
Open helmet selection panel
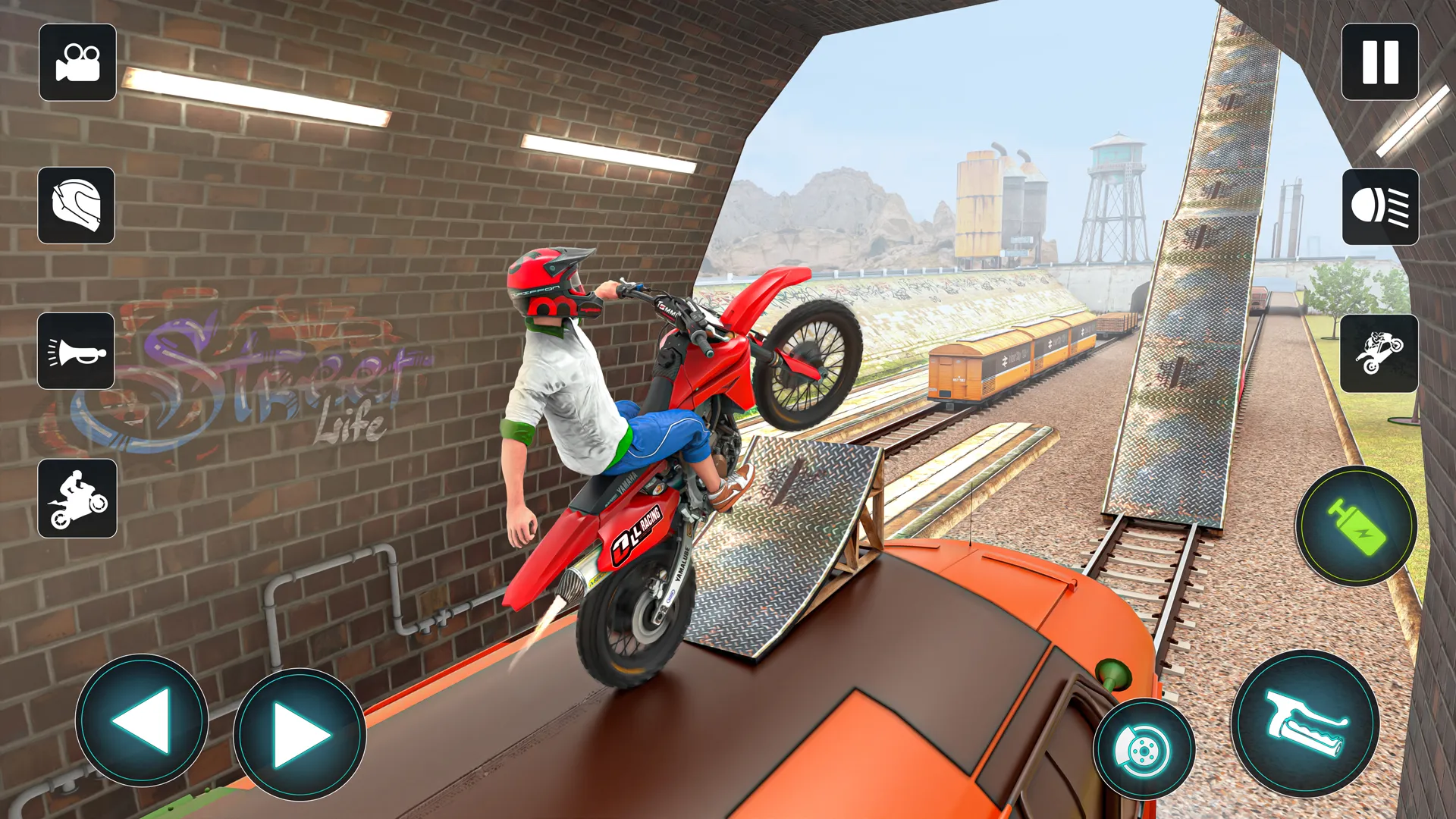coord(77,206)
